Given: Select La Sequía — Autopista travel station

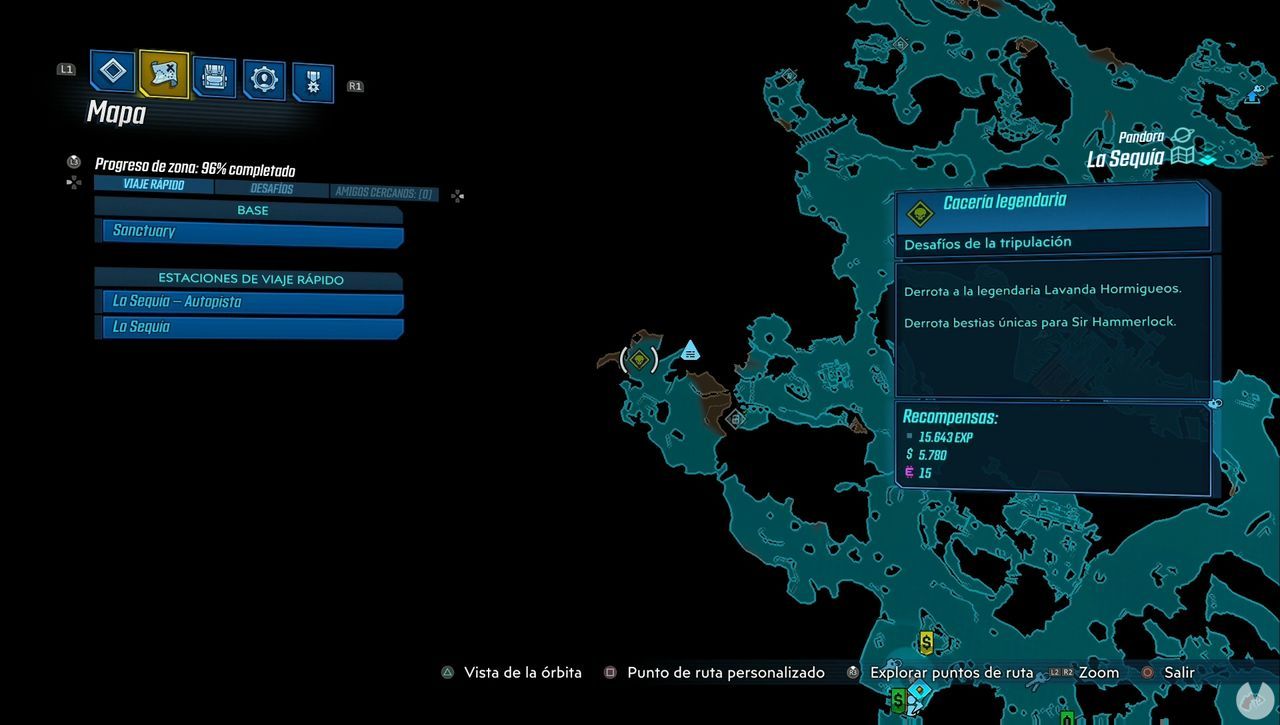Looking at the screenshot, I should (248, 302).
